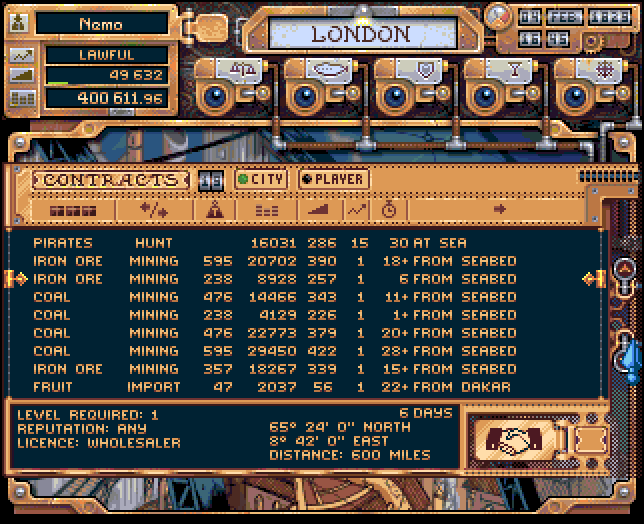Open the line graph statistics button
644x524 pixels.
coord(22,54)
